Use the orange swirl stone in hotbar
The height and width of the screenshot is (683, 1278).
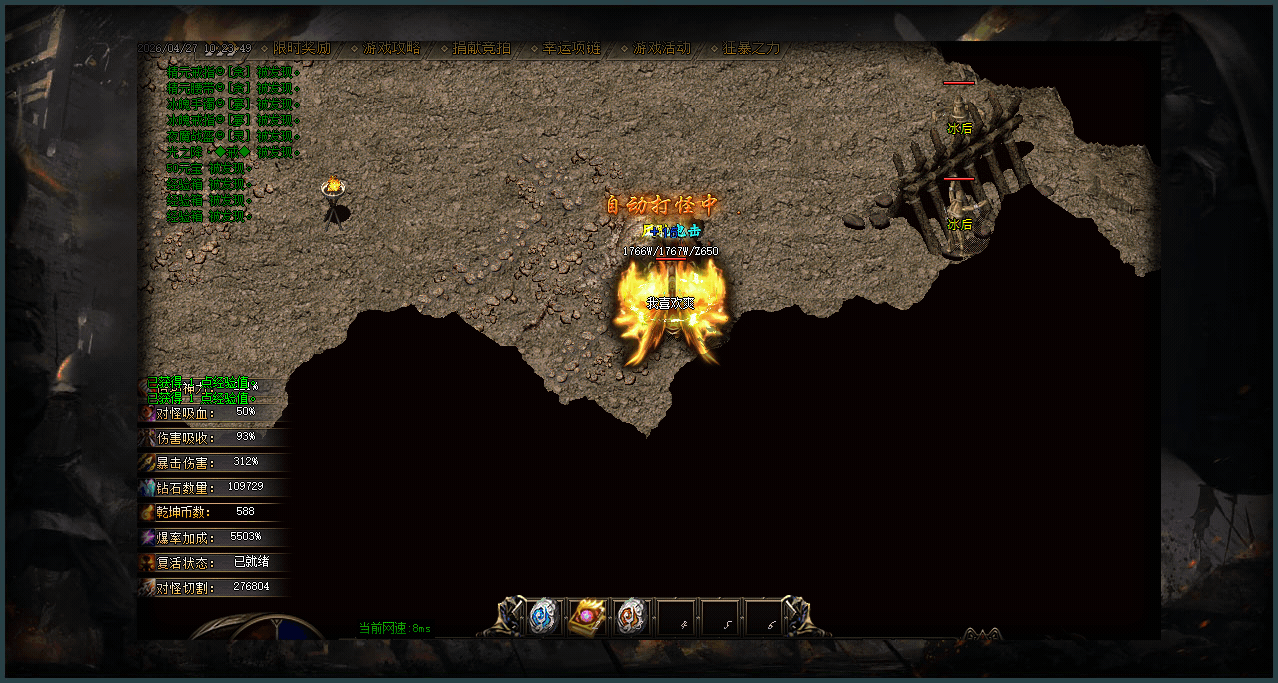click(x=631, y=617)
